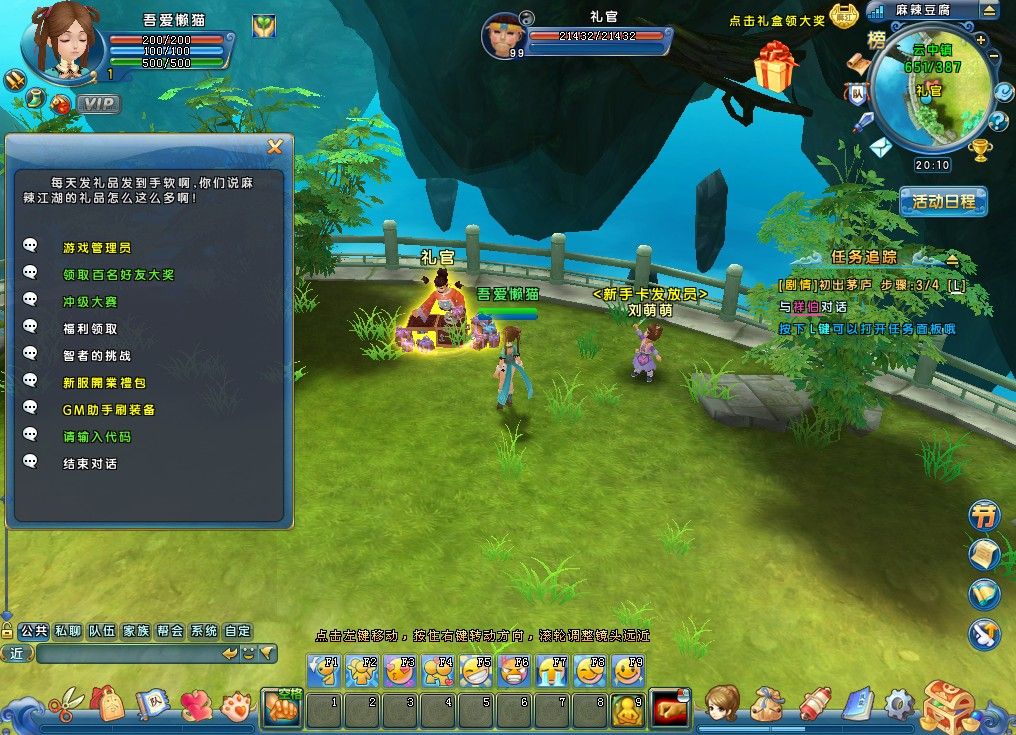Open the VIP button under player portrait
The height and width of the screenshot is (735, 1016).
(98, 103)
